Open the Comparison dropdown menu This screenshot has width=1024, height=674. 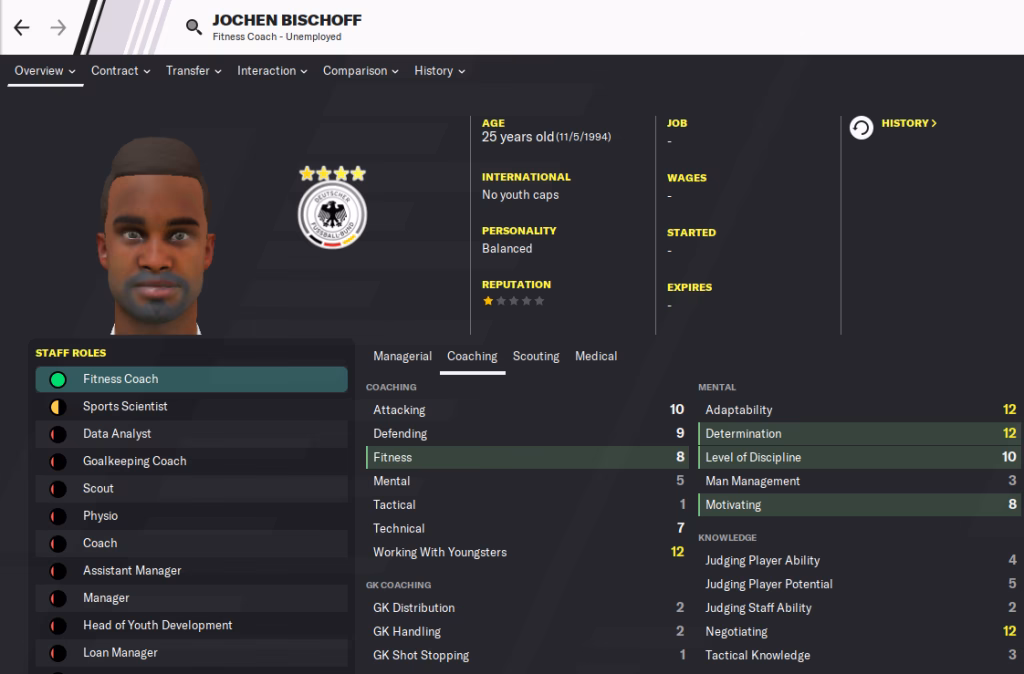click(360, 71)
